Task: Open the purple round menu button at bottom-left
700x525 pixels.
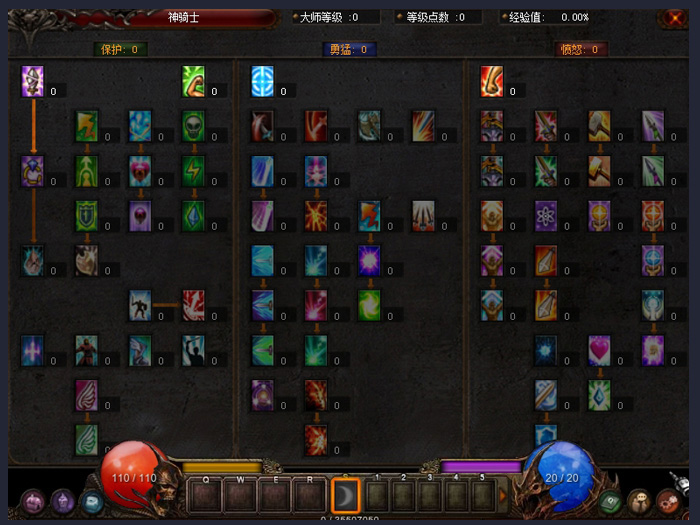Action: pos(33,501)
